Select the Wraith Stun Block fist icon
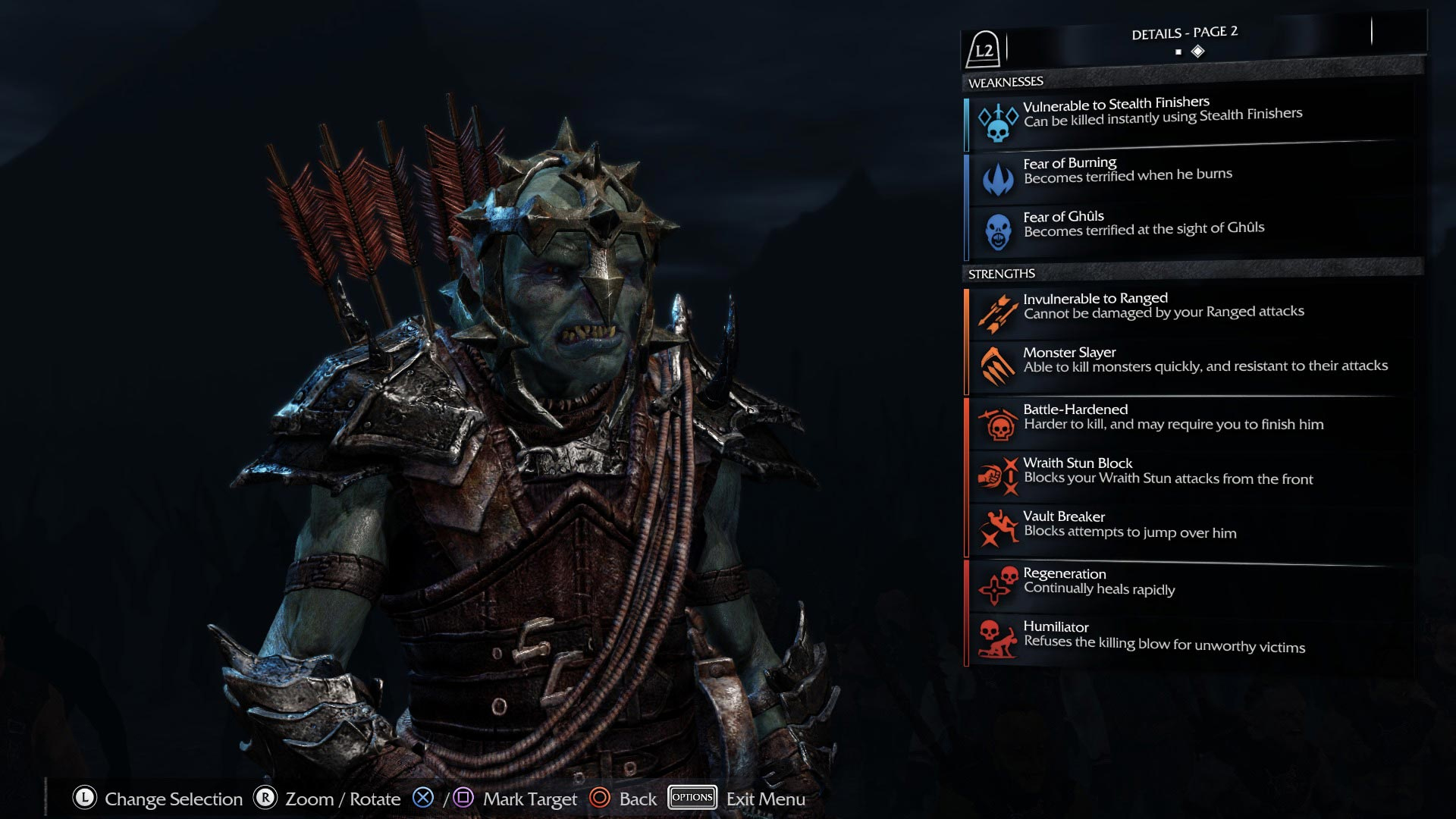The width and height of the screenshot is (1456, 819). coord(999,475)
